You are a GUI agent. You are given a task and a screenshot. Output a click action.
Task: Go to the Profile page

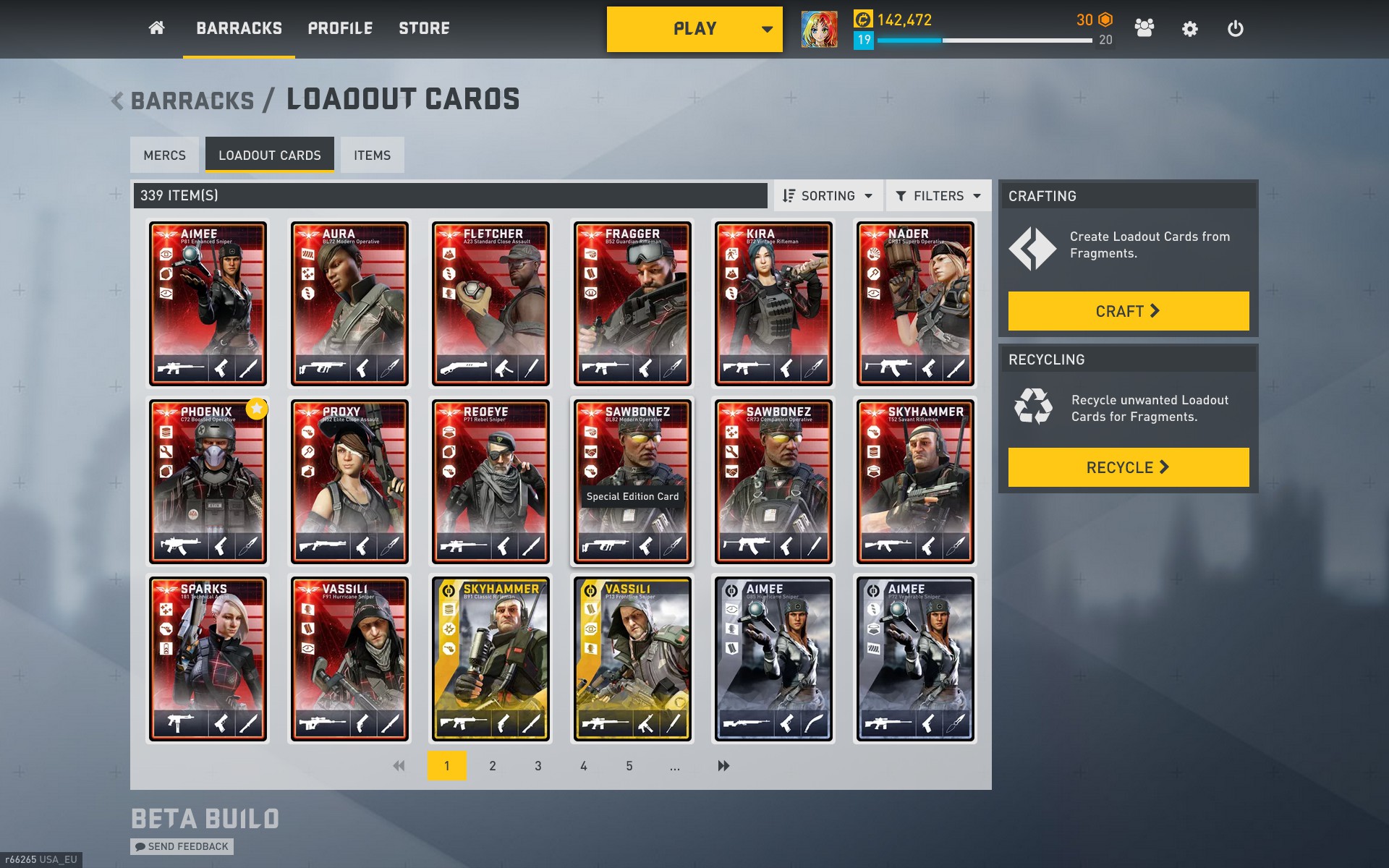pyautogui.click(x=340, y=28)
